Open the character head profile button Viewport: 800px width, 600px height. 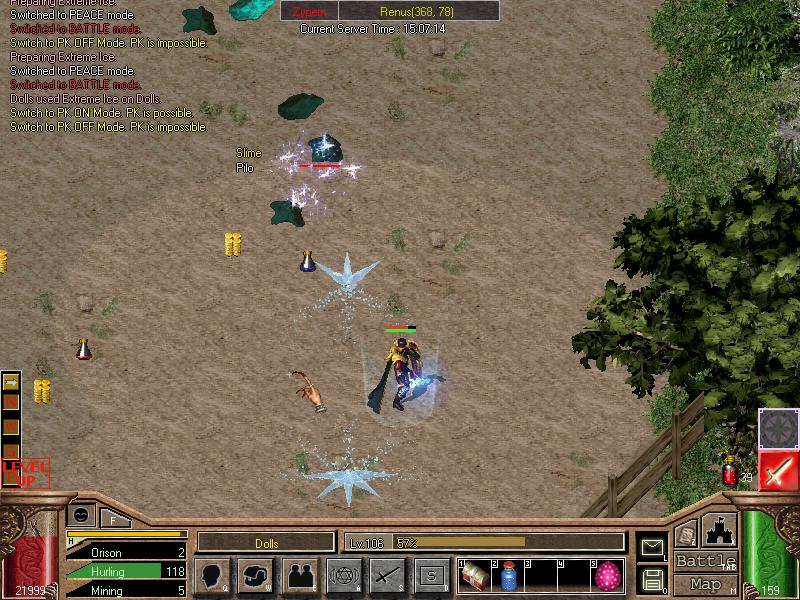point(212,575)
